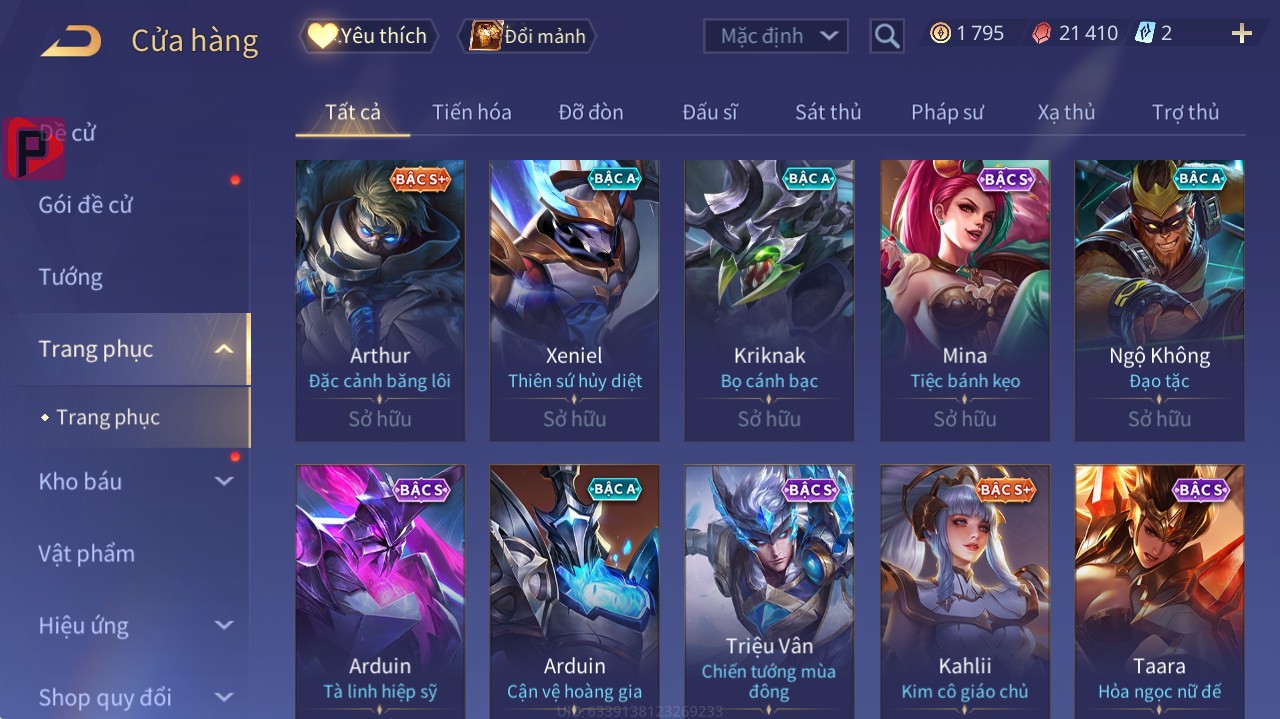This screenshot has height=719, width=1280.
Task: Choose the Trợ thủ tab
Action: [1185, 112]
